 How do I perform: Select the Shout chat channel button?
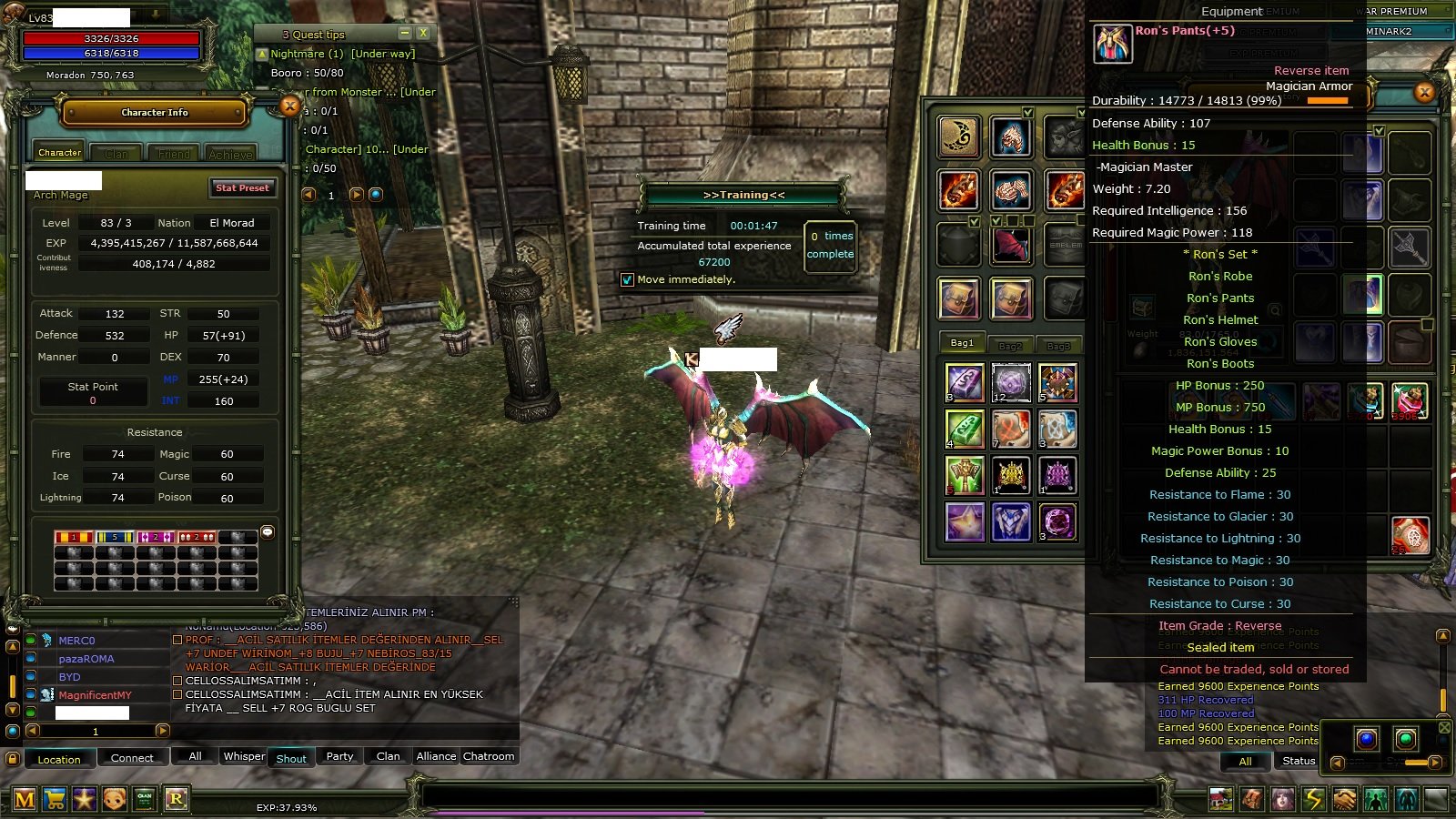291,757
